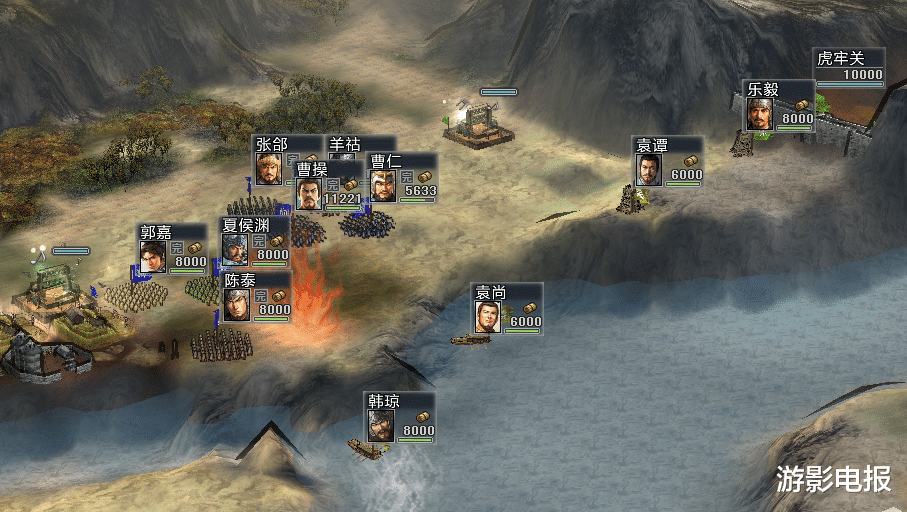
Task: Select the 曹仁 unit portrait
Action: pyautogui.click(x=382, y=186)
